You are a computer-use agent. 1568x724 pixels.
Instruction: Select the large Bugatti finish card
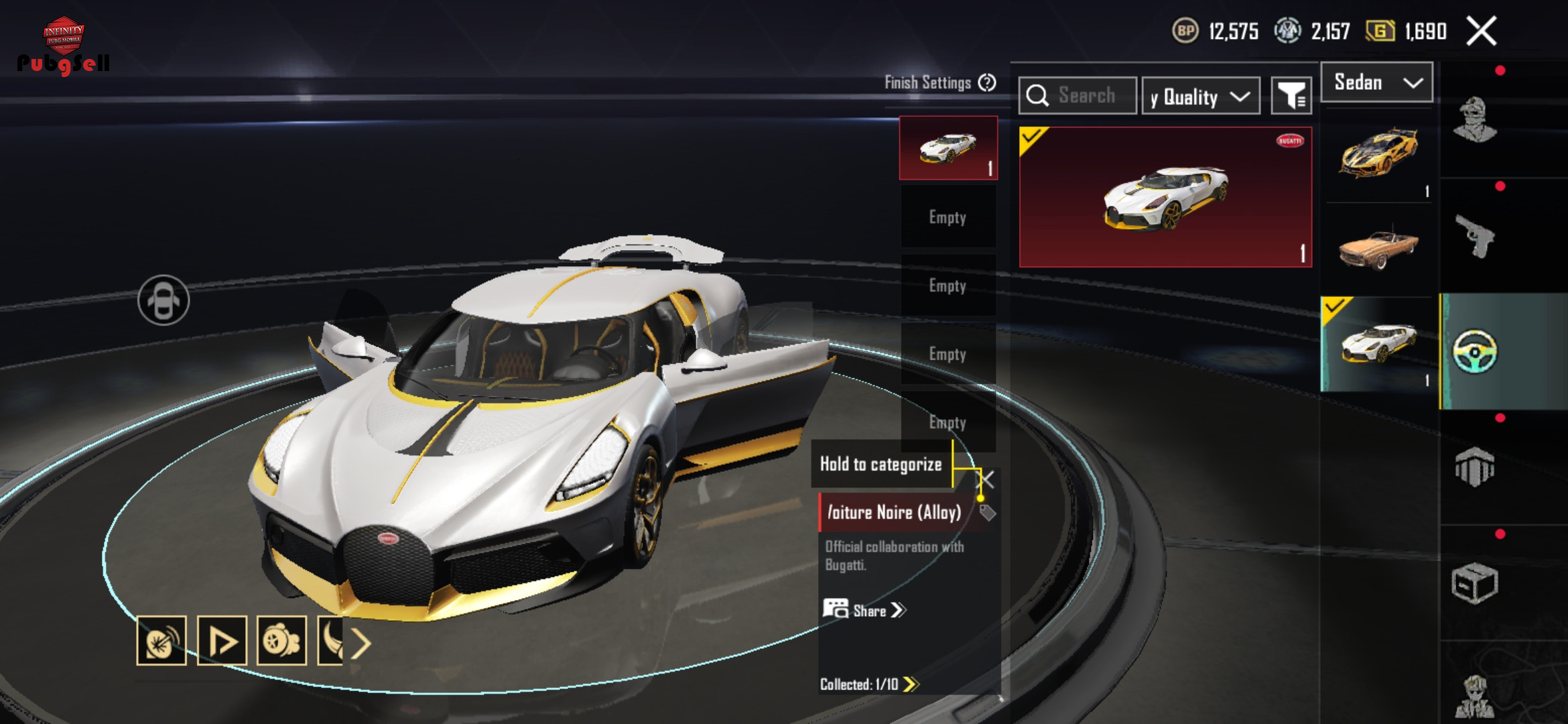coord(1165,197)
